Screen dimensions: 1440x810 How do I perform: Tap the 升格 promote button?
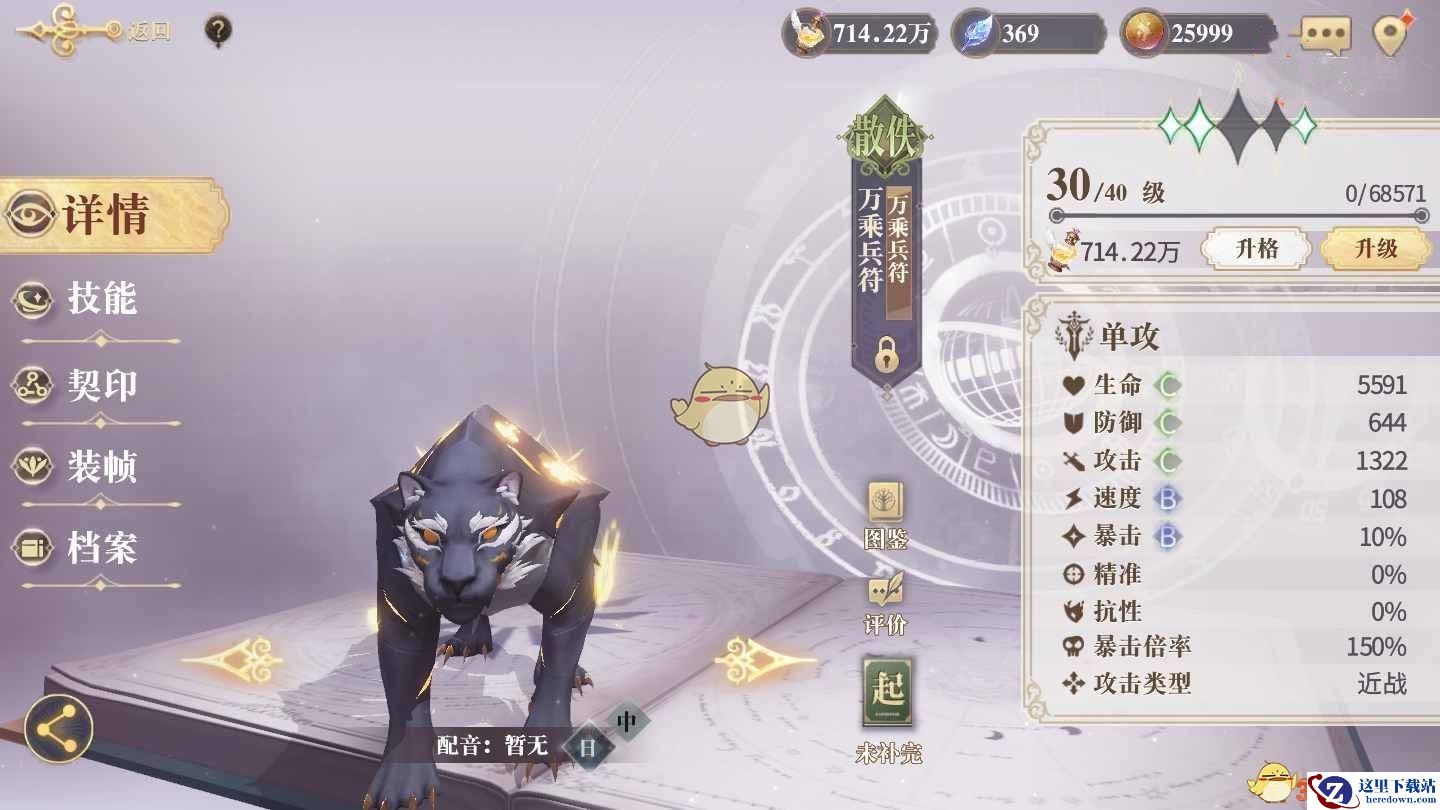point(1256,249)
